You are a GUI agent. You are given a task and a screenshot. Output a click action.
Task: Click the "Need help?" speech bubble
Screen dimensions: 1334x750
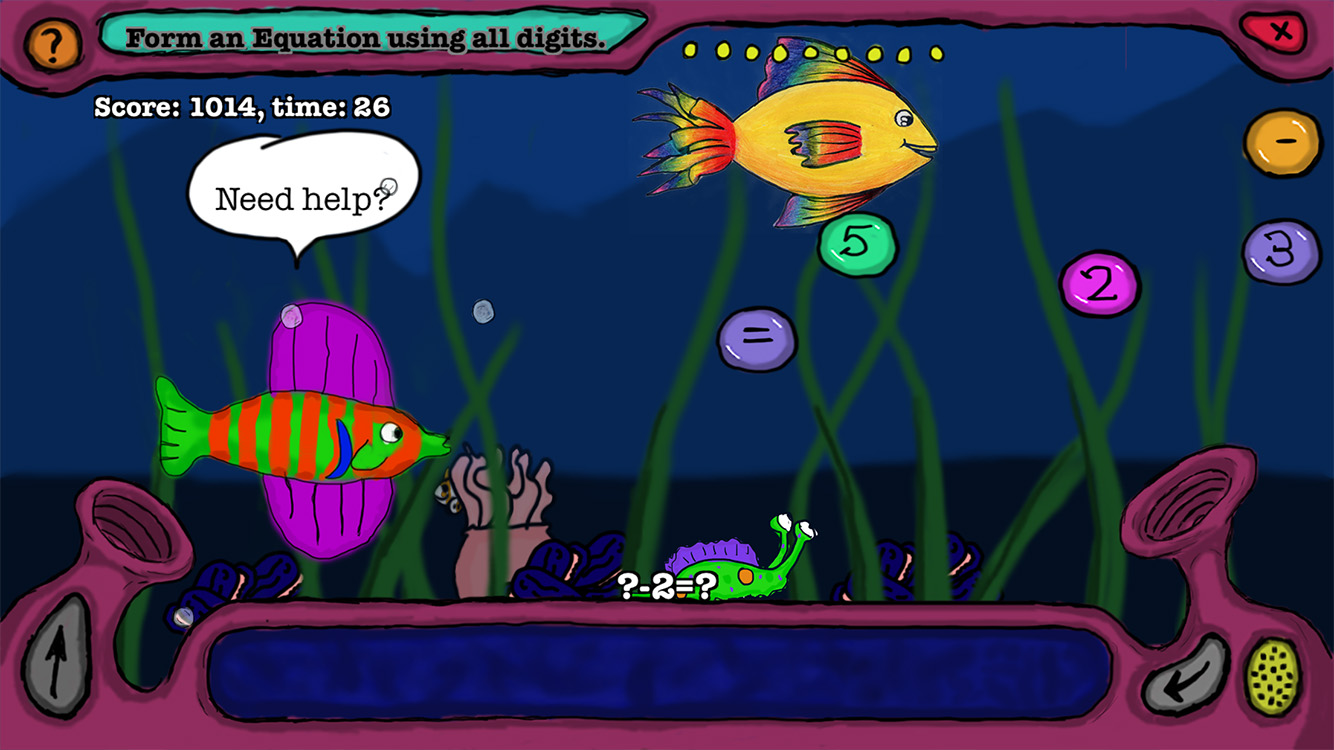(302, 190)
